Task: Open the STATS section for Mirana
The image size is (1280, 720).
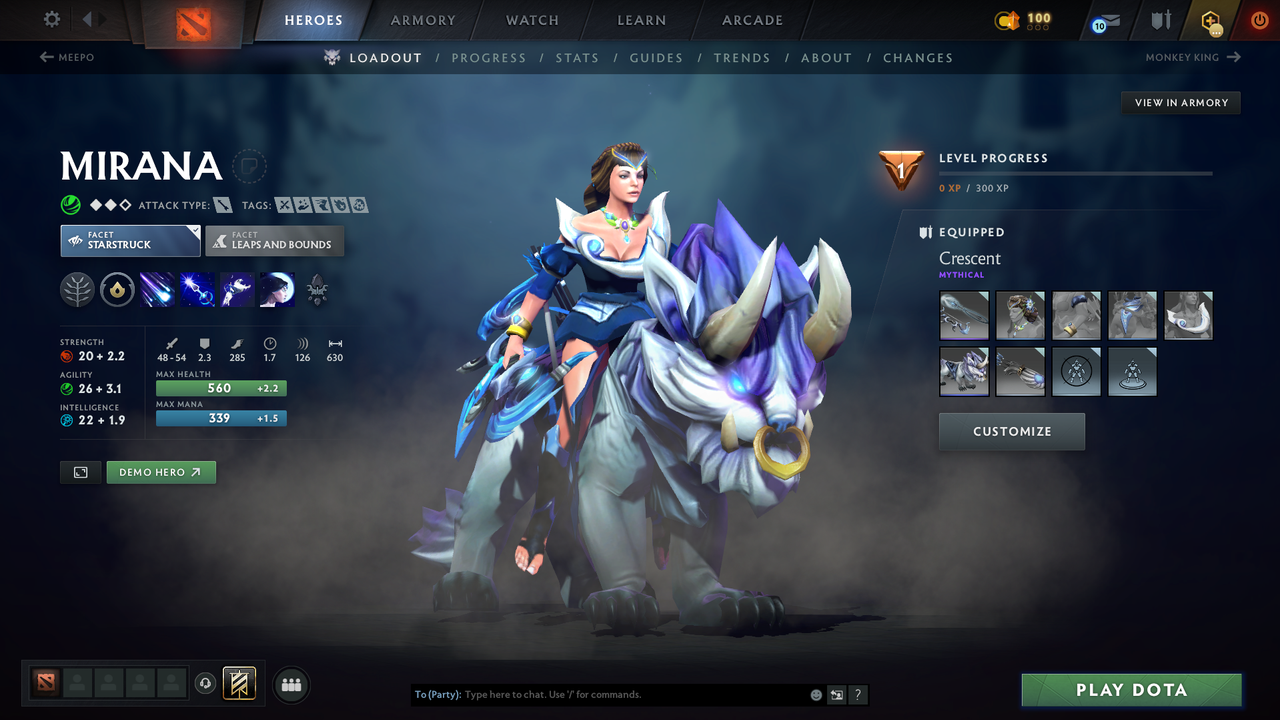Action: coord(577,57)
